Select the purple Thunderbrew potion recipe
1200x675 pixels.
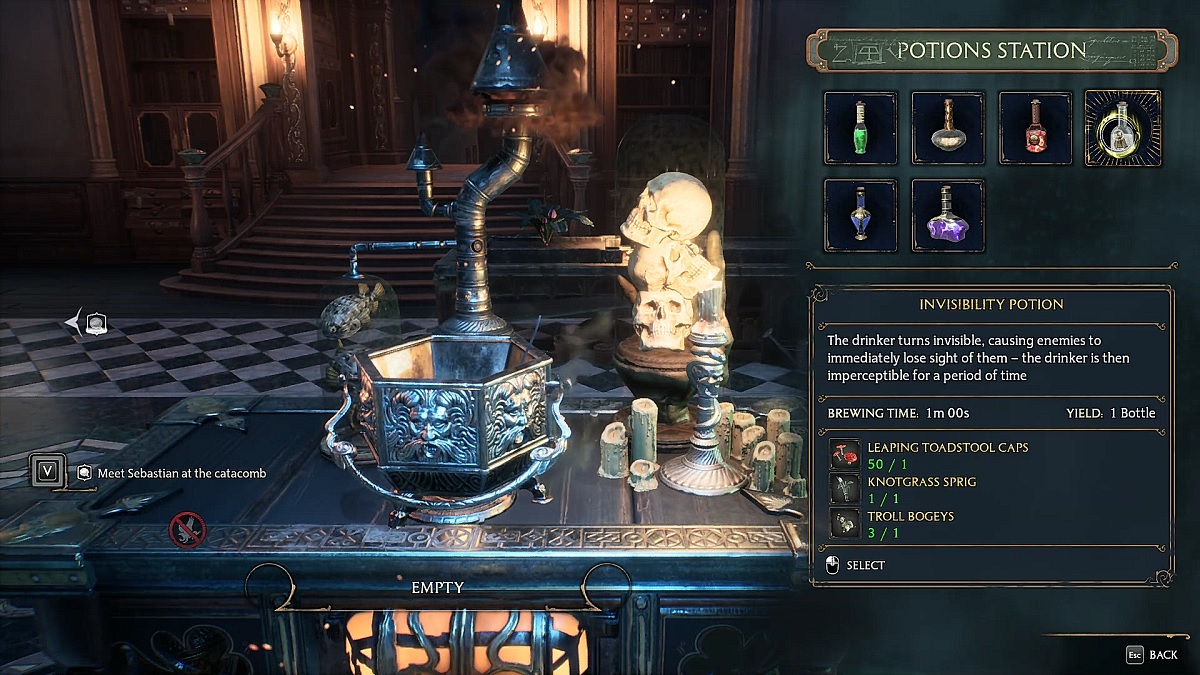pos(948,216)
